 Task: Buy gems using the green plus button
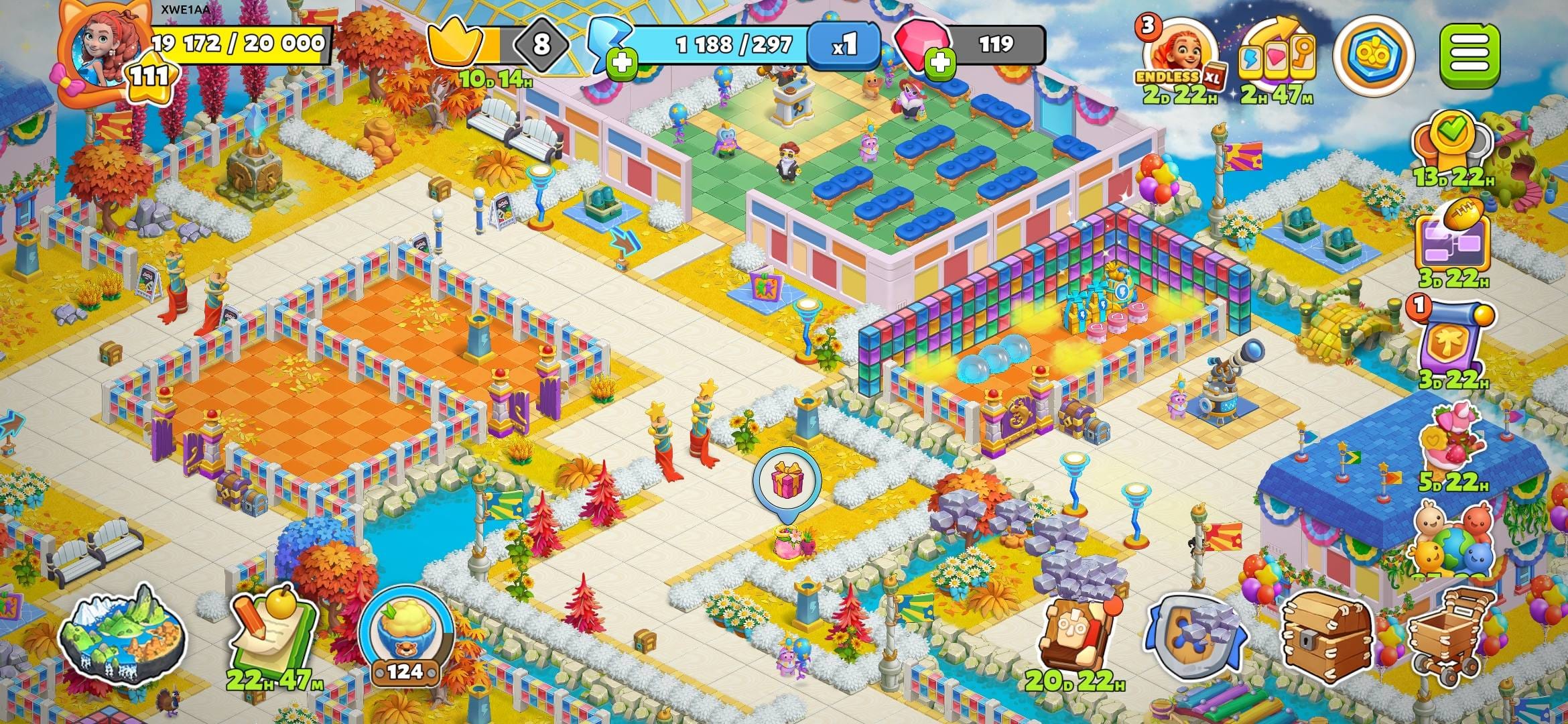pos(941,64)
